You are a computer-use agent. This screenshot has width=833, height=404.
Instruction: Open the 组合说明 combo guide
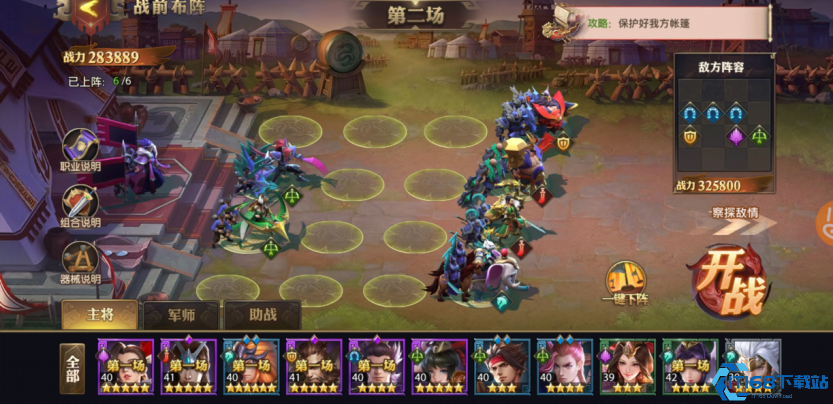pyautogui.click(x=80, y=206)
